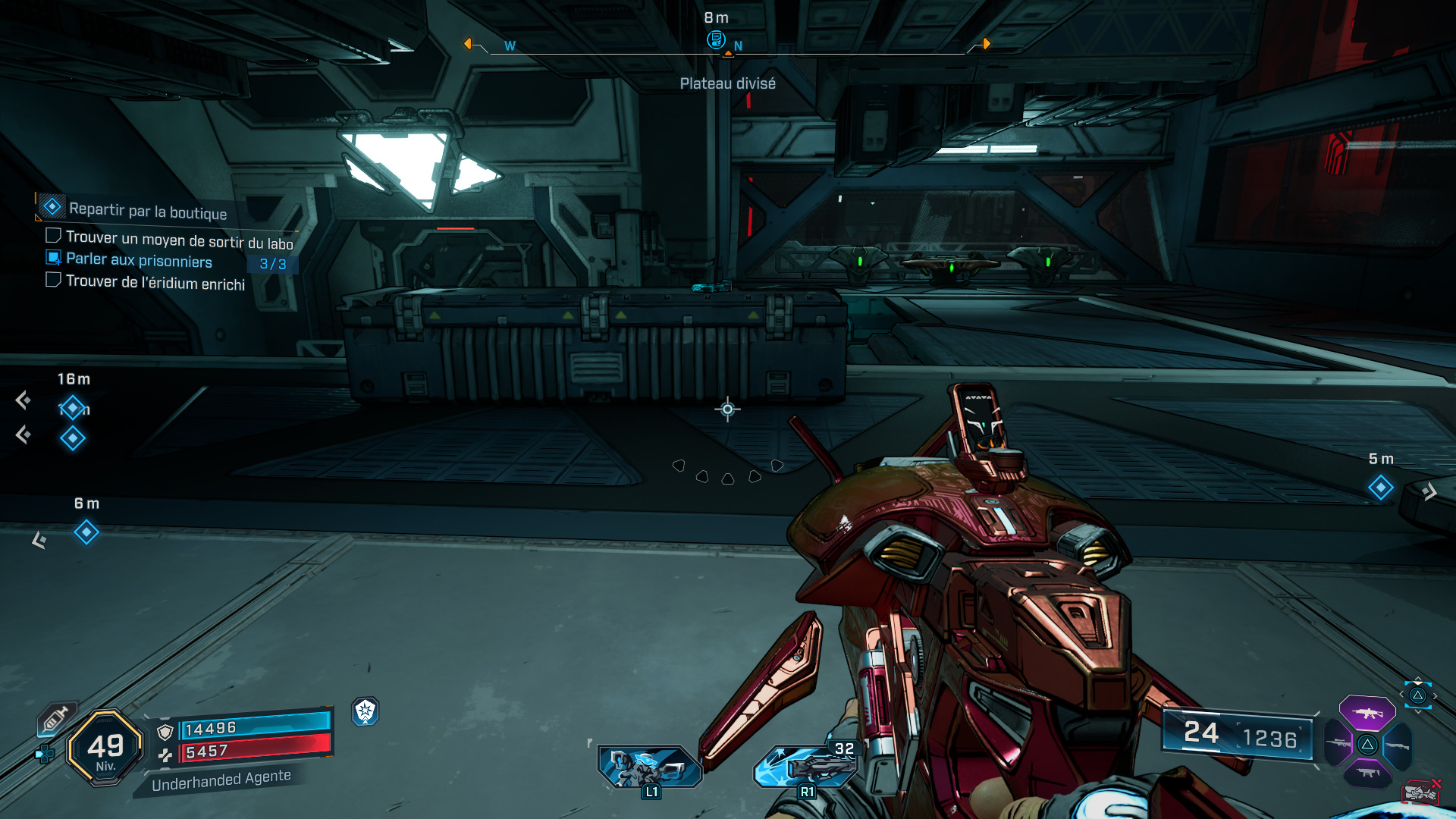This screenshot has width=1456, height=819.
Task: Select the 6 m waypoint diamond marker
Action: [86, 532]
